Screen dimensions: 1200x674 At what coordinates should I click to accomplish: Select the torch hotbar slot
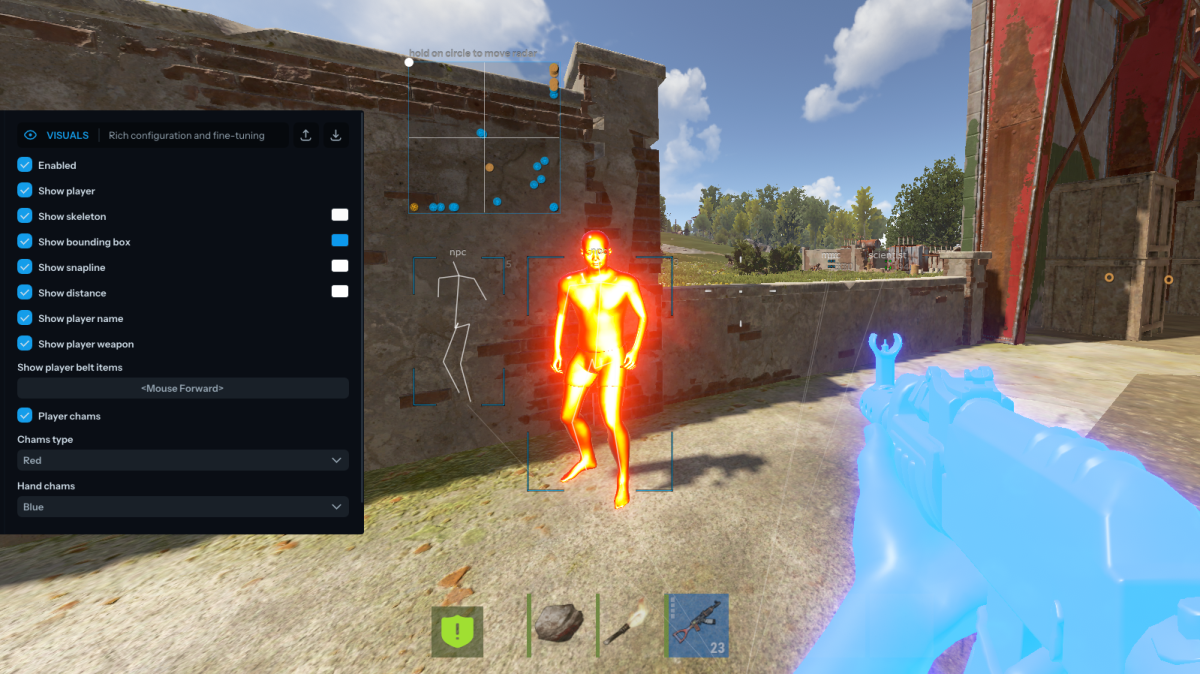[x=628, y=624]
